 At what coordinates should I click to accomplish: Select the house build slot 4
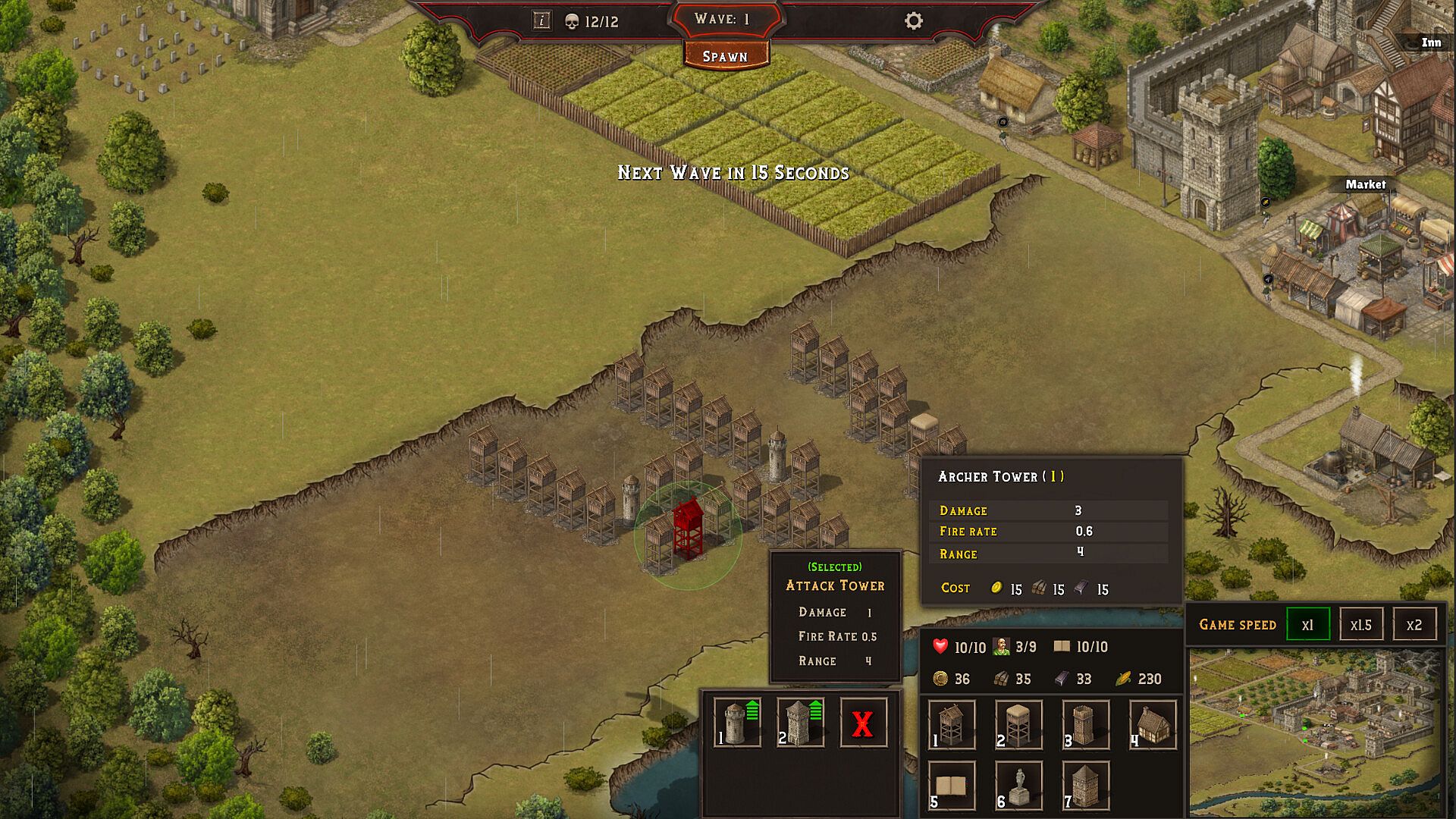(1152, 724)
